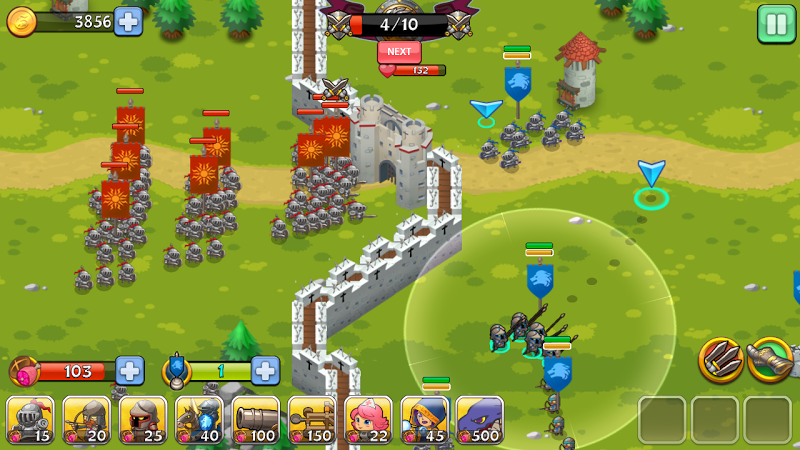Add more gold coins with the plus button

click(128, 21)
